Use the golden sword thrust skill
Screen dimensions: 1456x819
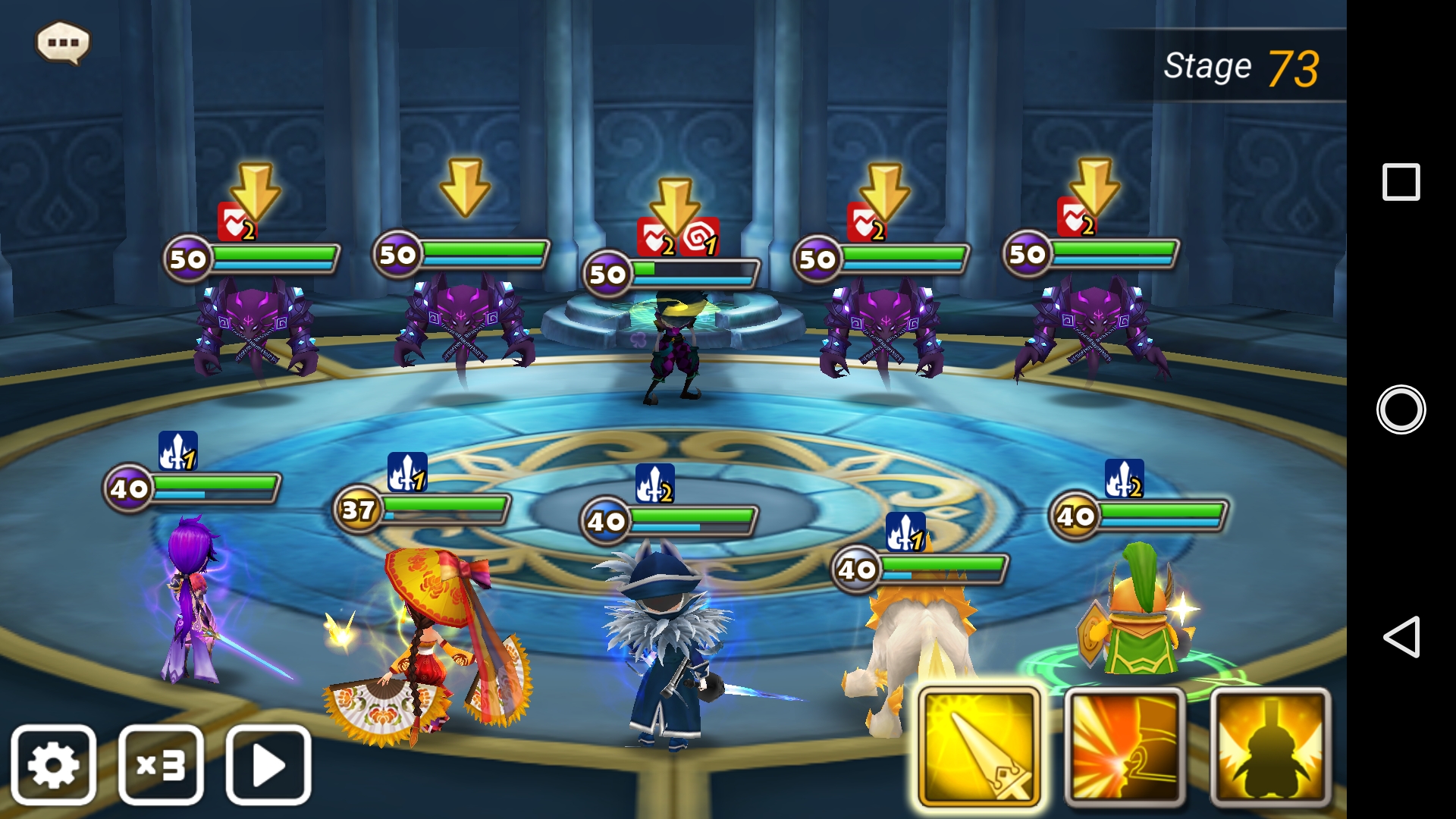click(x=979, y=747)
